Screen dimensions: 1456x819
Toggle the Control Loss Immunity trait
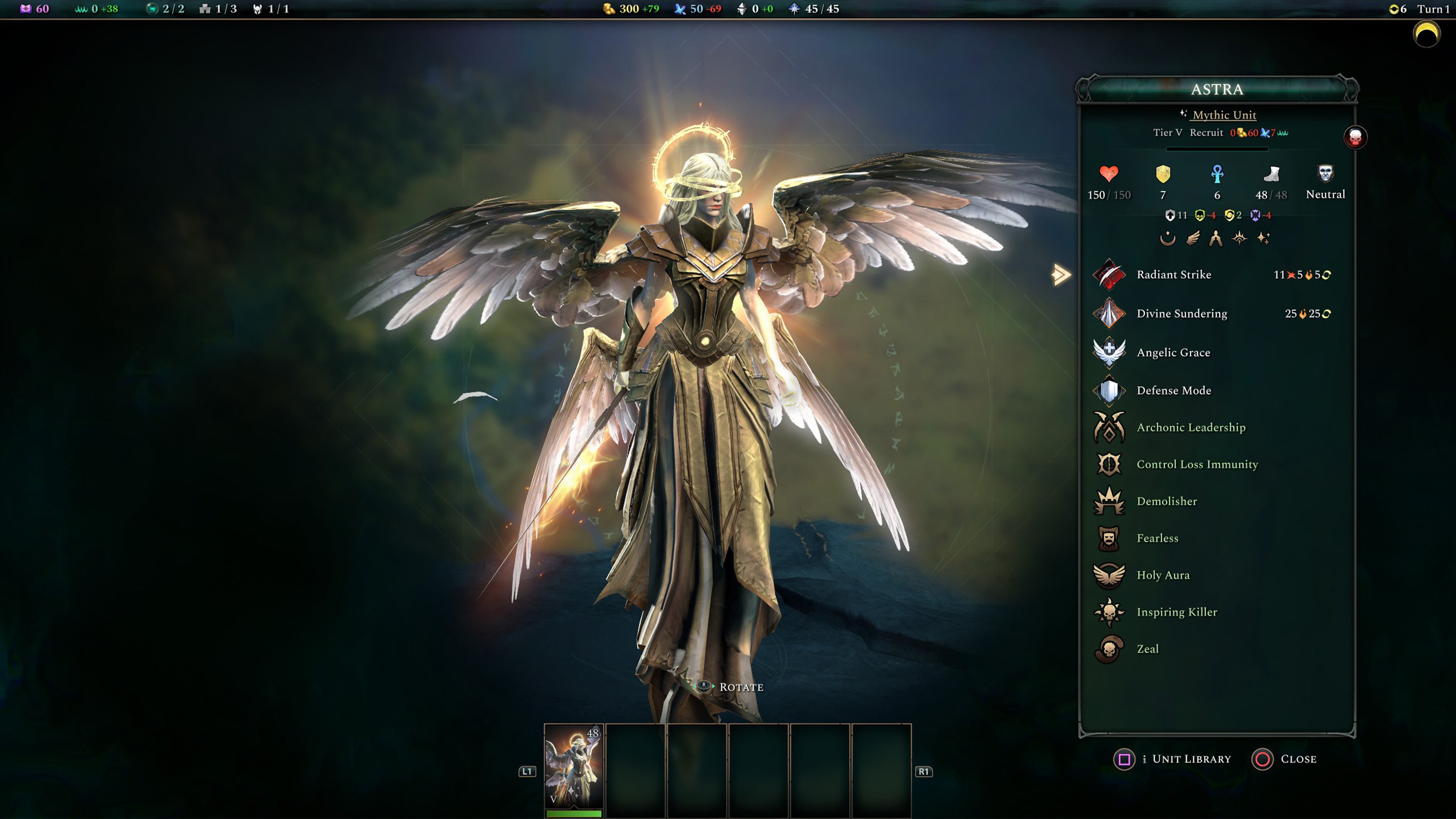pos(1109,464)
